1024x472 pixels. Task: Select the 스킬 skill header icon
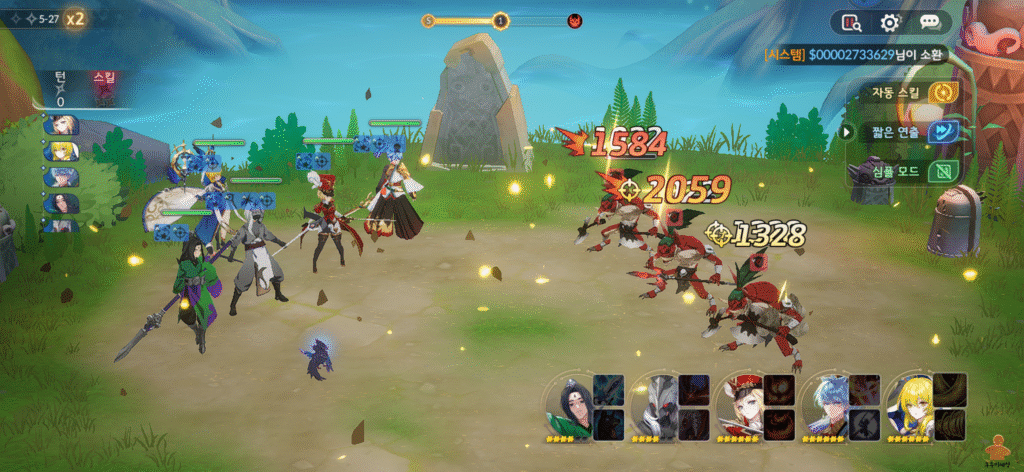pos(104,88)
